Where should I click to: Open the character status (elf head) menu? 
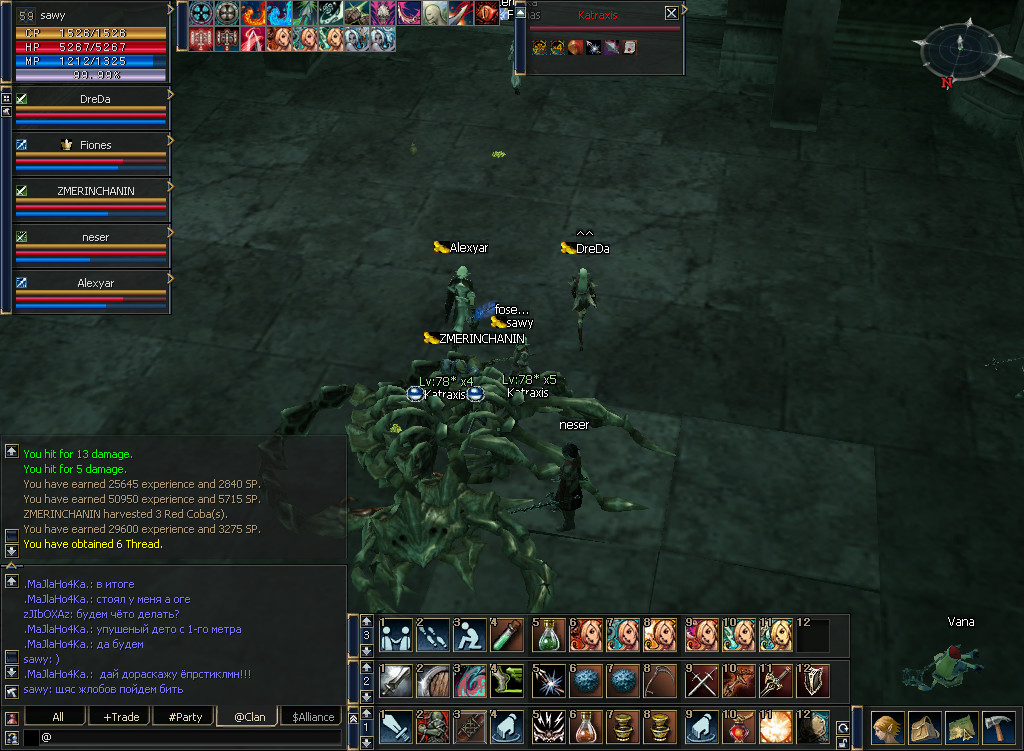click(887, 726)
